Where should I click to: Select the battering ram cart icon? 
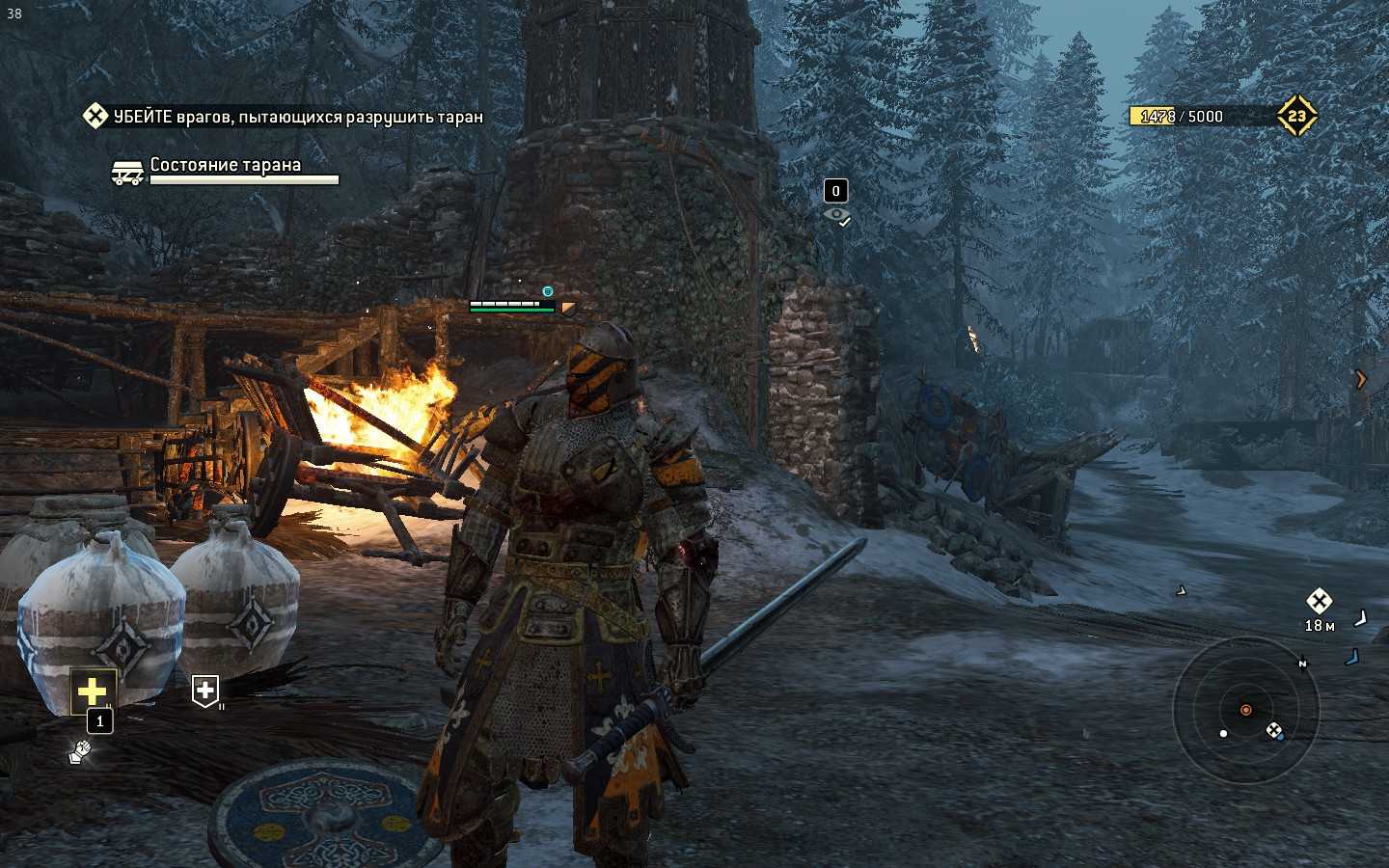point(127,173)
